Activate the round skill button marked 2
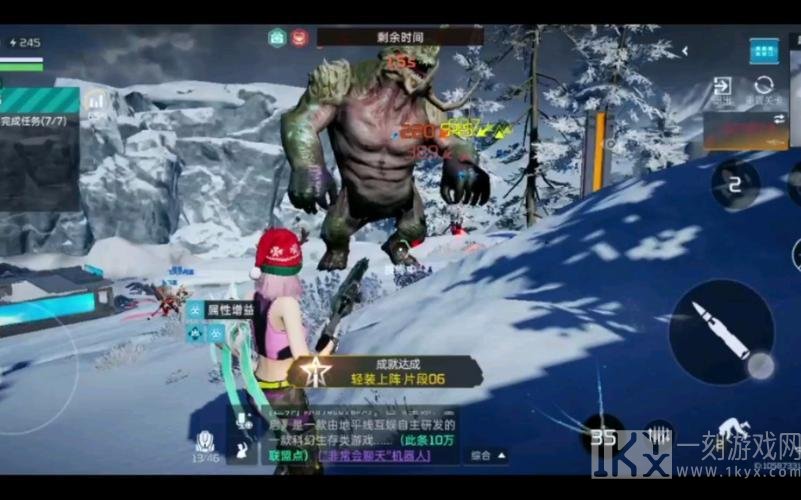The image size is (801, 500). tap(735, 184)
